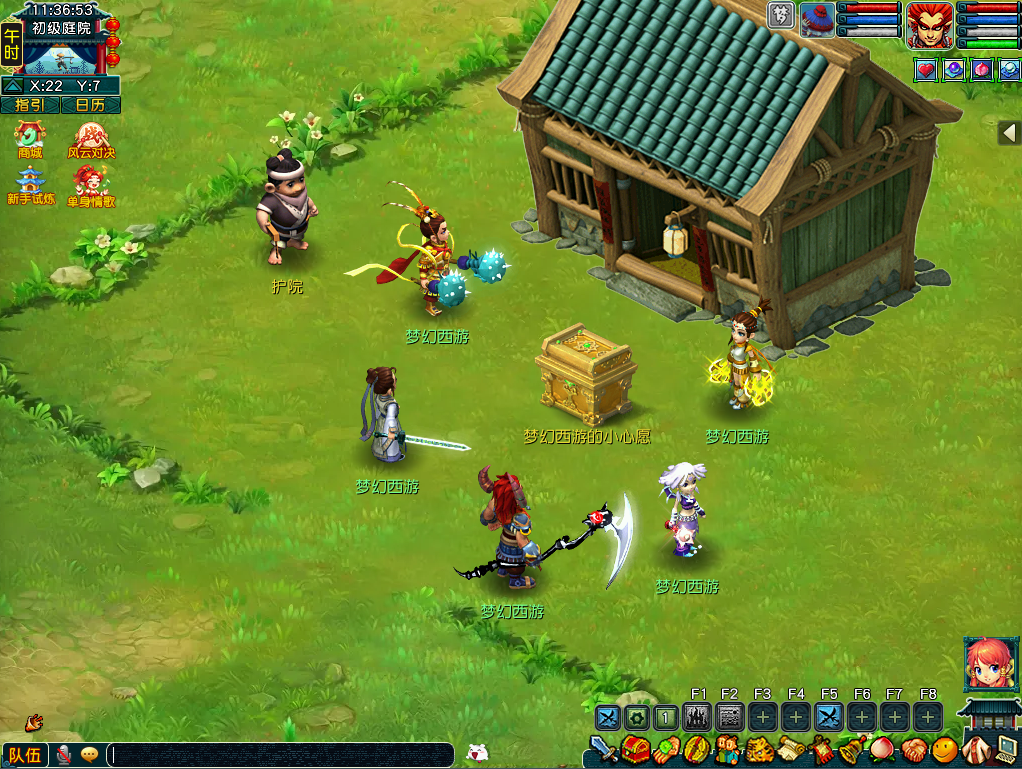Screen dimensions: 1022x769
Task: Collapse the minimap with the up-arrow button
Action: [x=13, y=86]
